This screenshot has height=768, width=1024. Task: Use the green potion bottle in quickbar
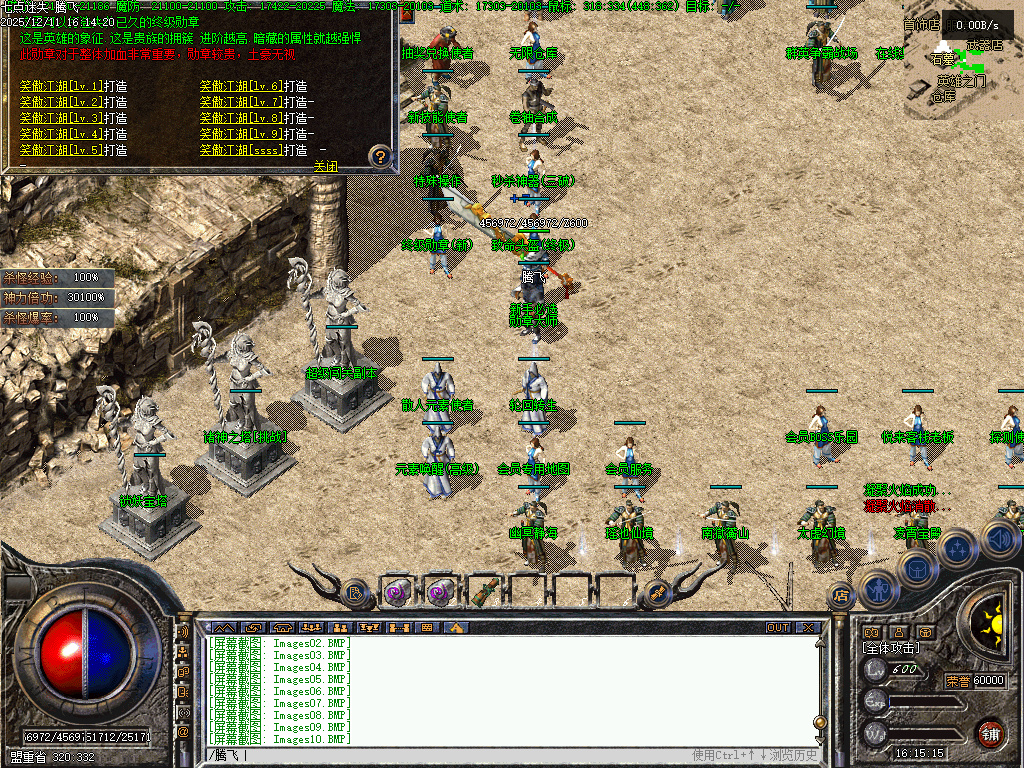click(484, 592)
